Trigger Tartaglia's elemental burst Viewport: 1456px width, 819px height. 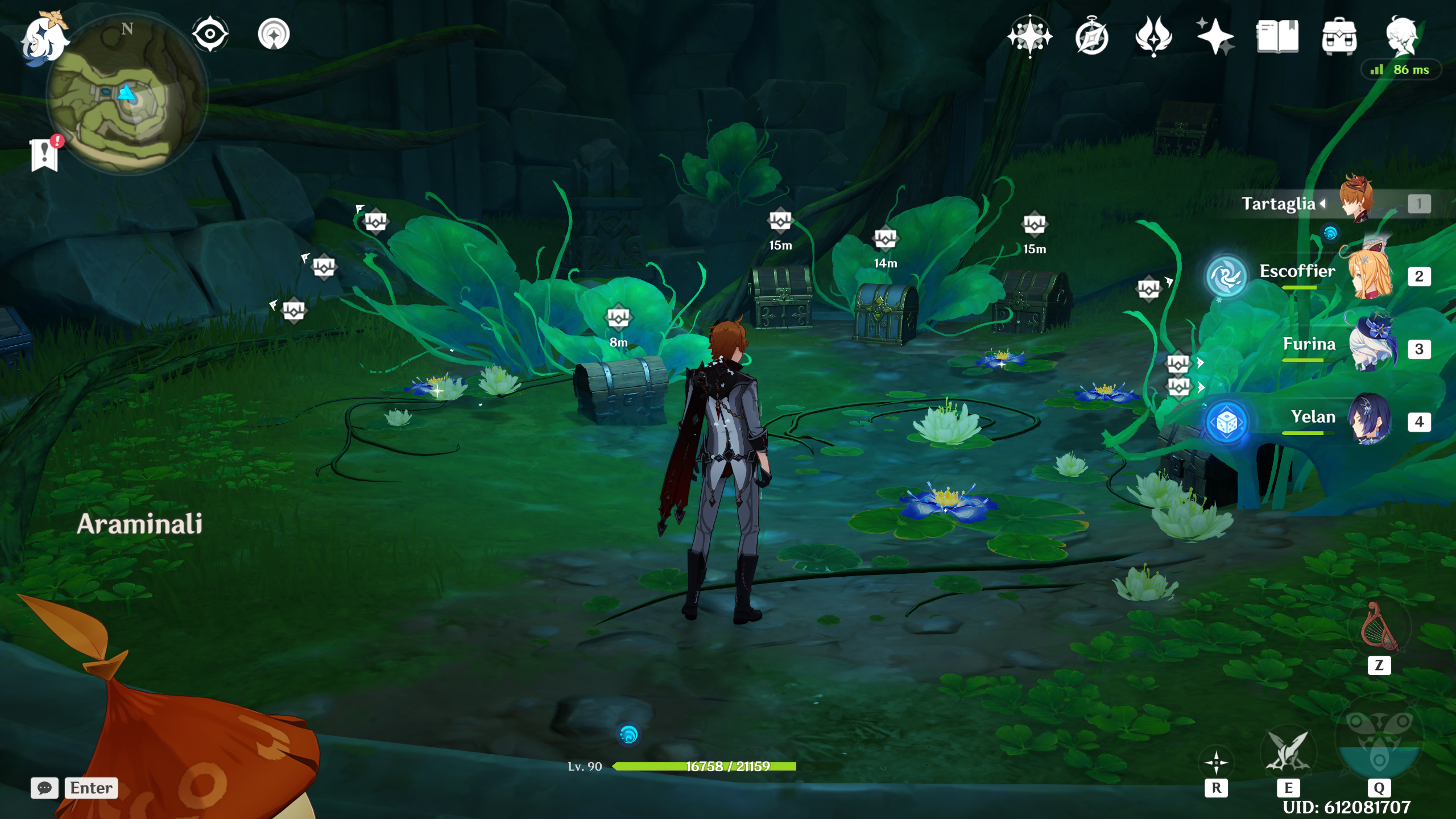[1379, 746]
